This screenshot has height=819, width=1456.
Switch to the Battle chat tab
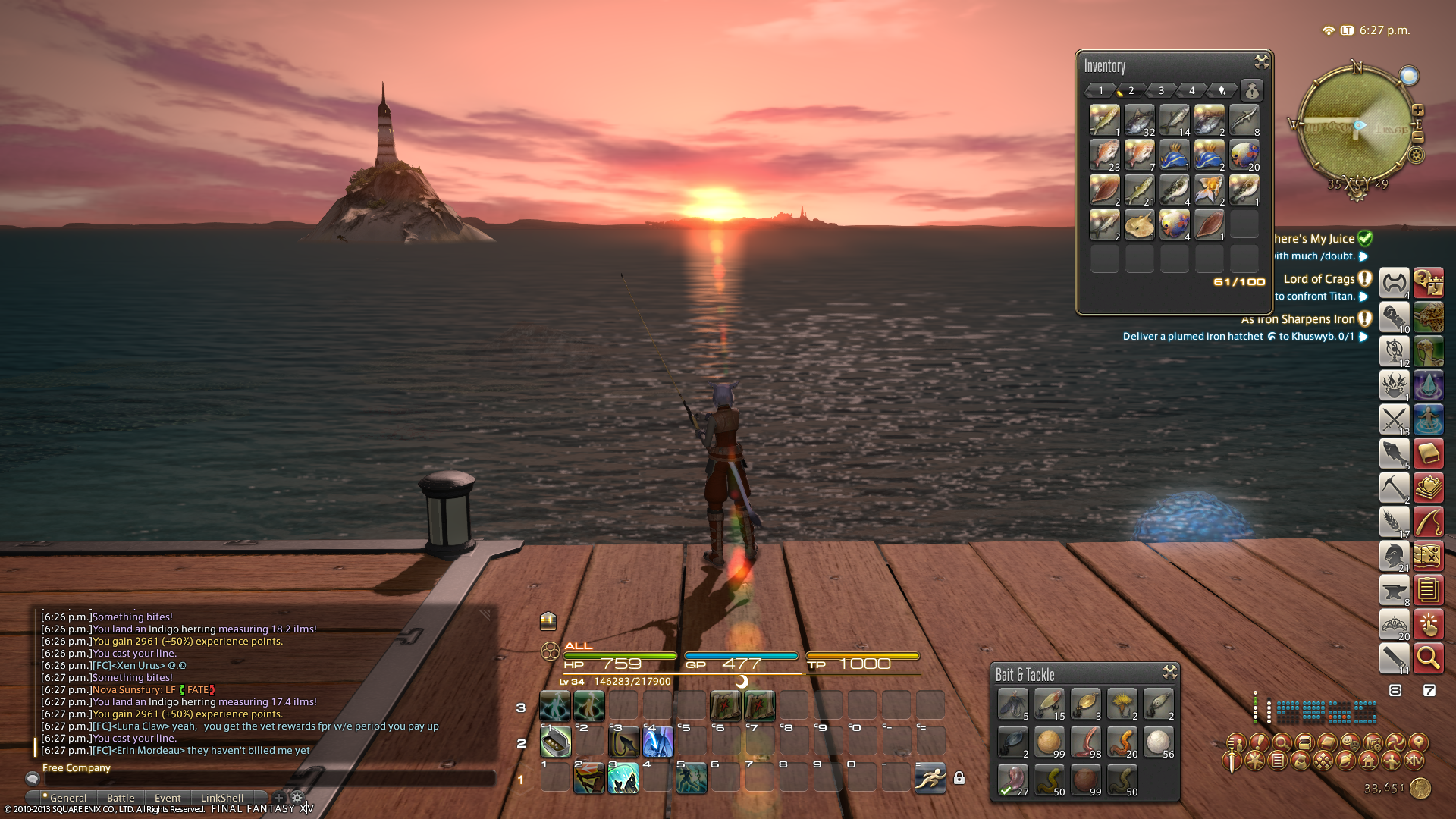tap(121, 798)
